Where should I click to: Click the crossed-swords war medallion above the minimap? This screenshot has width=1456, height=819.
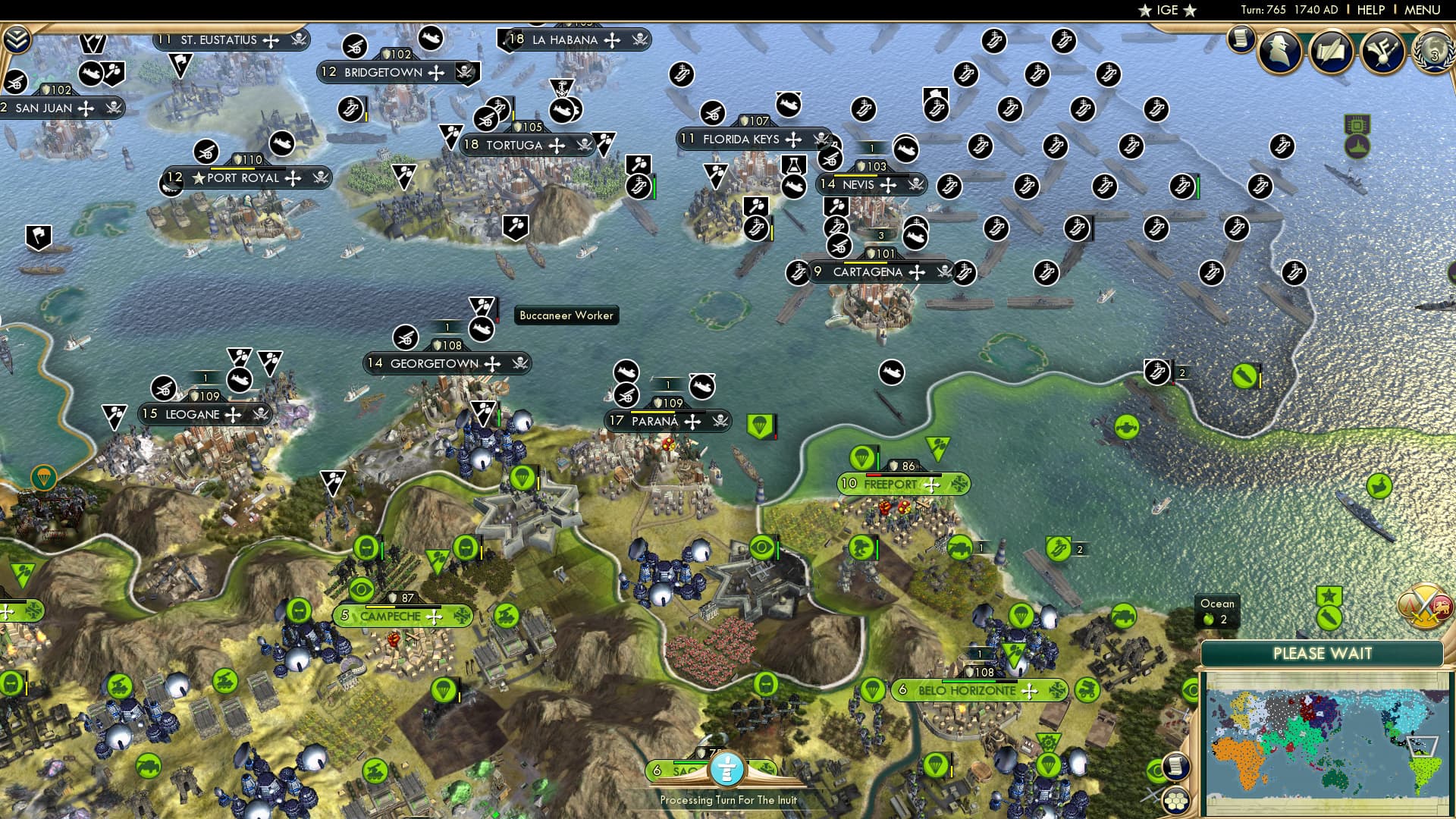point(1423,604)
